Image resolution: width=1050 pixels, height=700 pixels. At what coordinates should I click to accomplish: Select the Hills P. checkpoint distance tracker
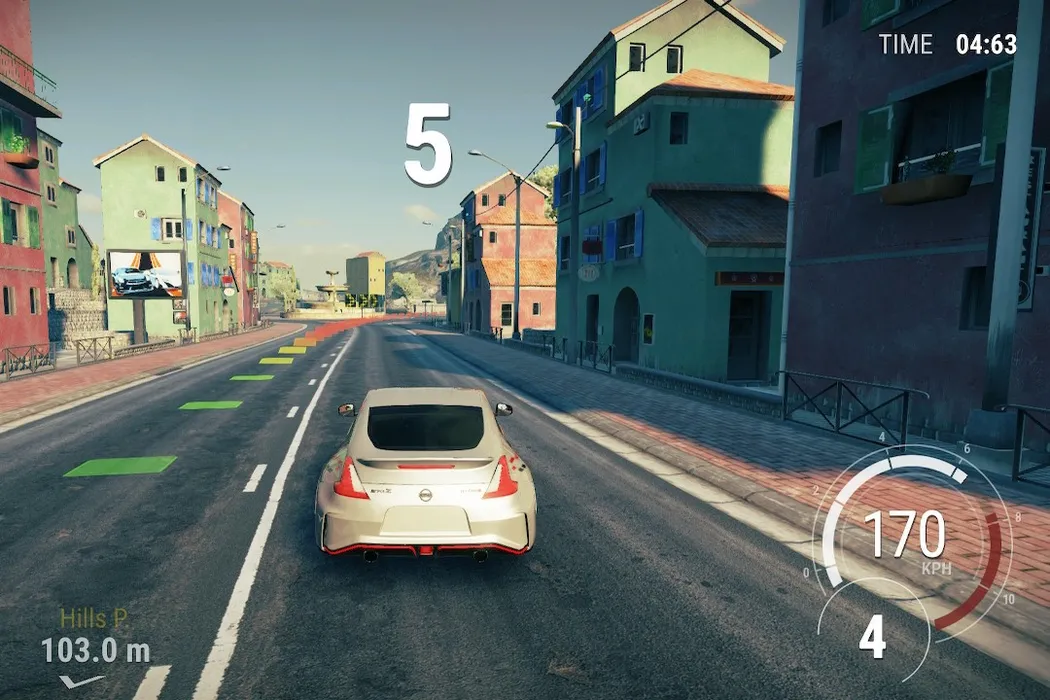coord(95,638)
